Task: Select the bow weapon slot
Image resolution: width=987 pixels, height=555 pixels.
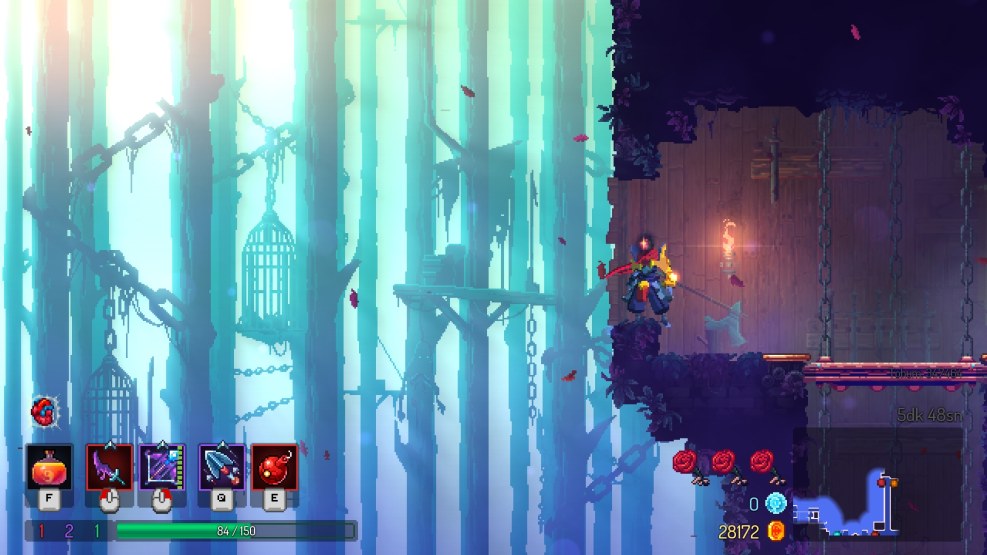Action: 162,468
